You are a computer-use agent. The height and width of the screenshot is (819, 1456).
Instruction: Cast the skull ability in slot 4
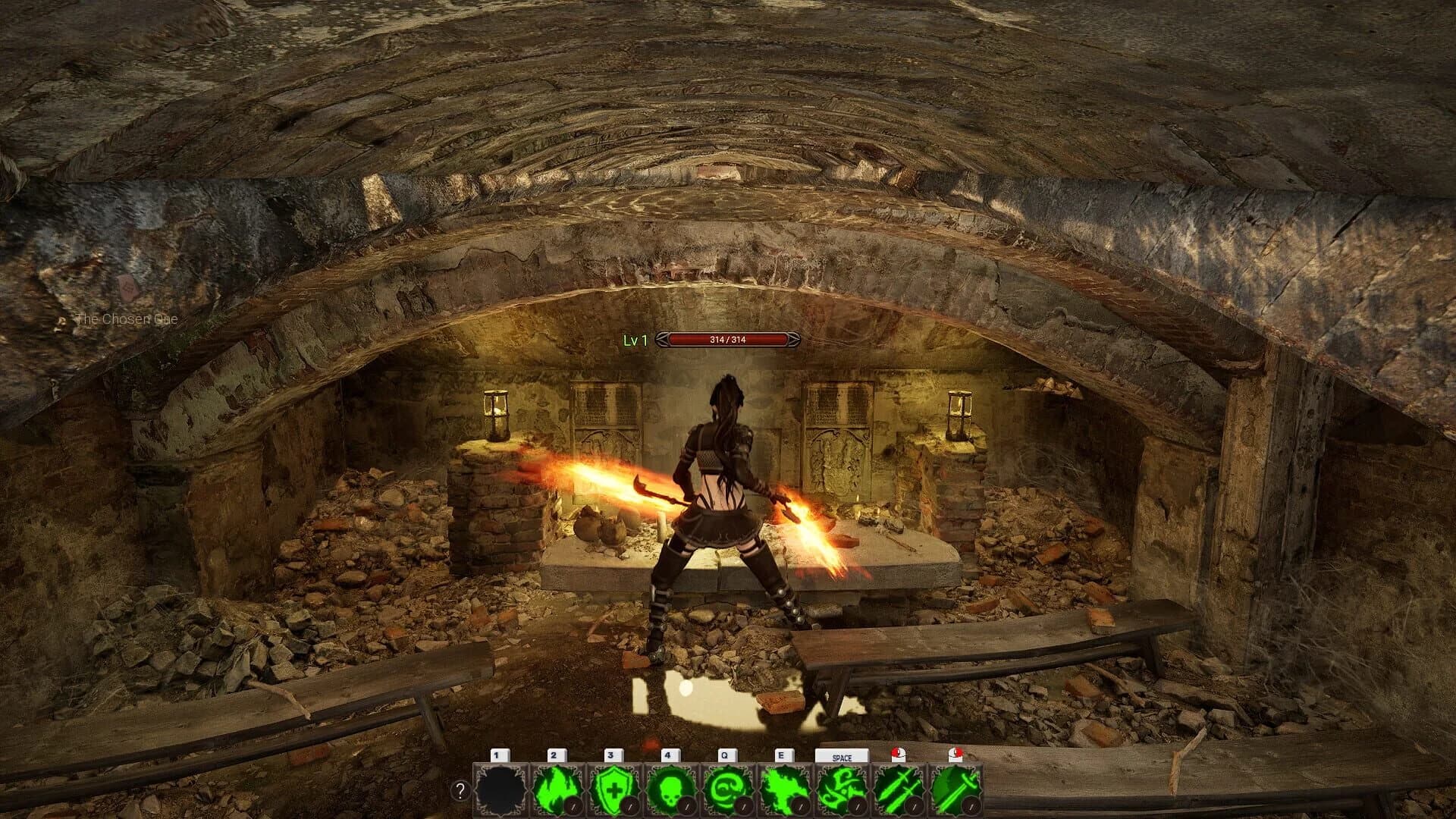click(670, 789)
